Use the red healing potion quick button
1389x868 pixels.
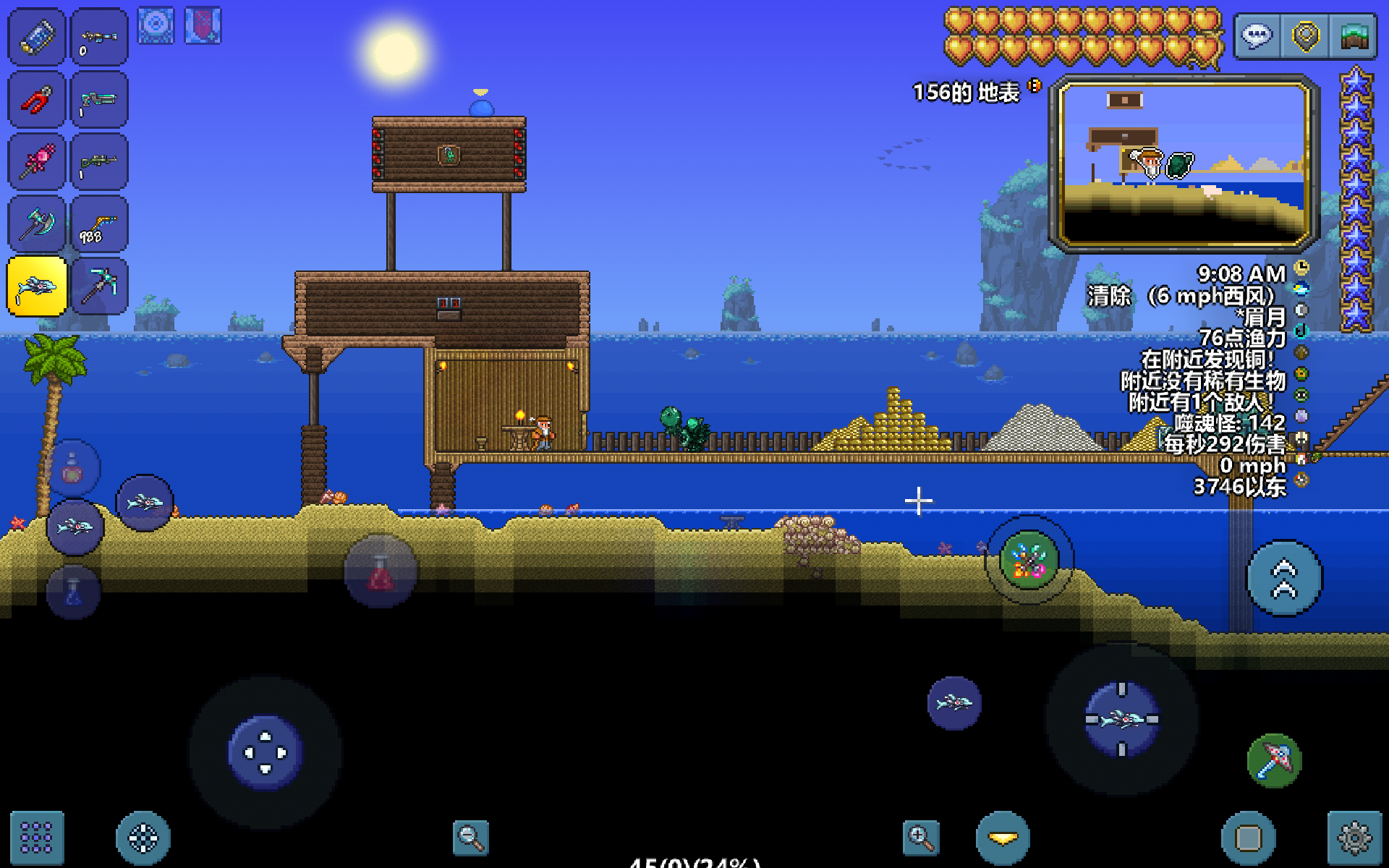(381, 571)
